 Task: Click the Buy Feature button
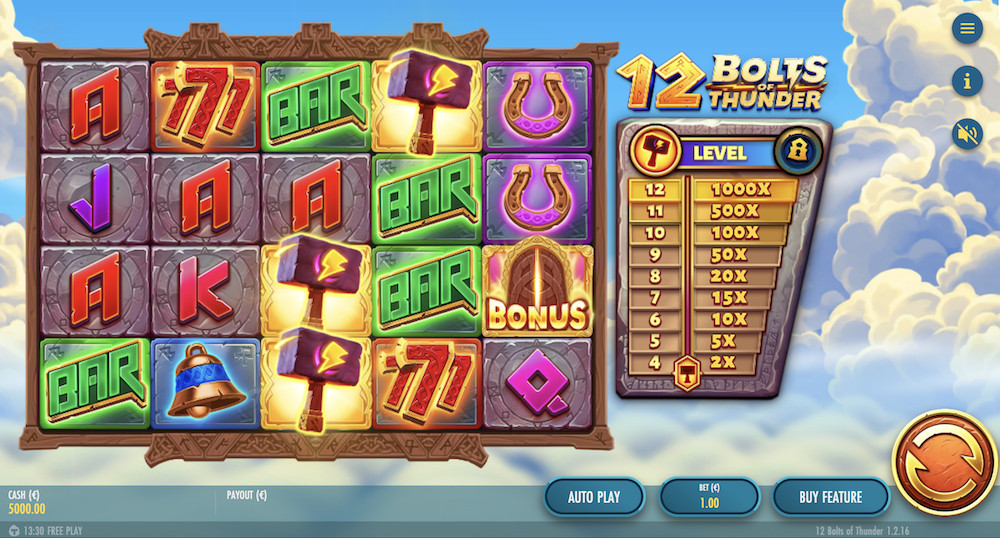[830, 496]
